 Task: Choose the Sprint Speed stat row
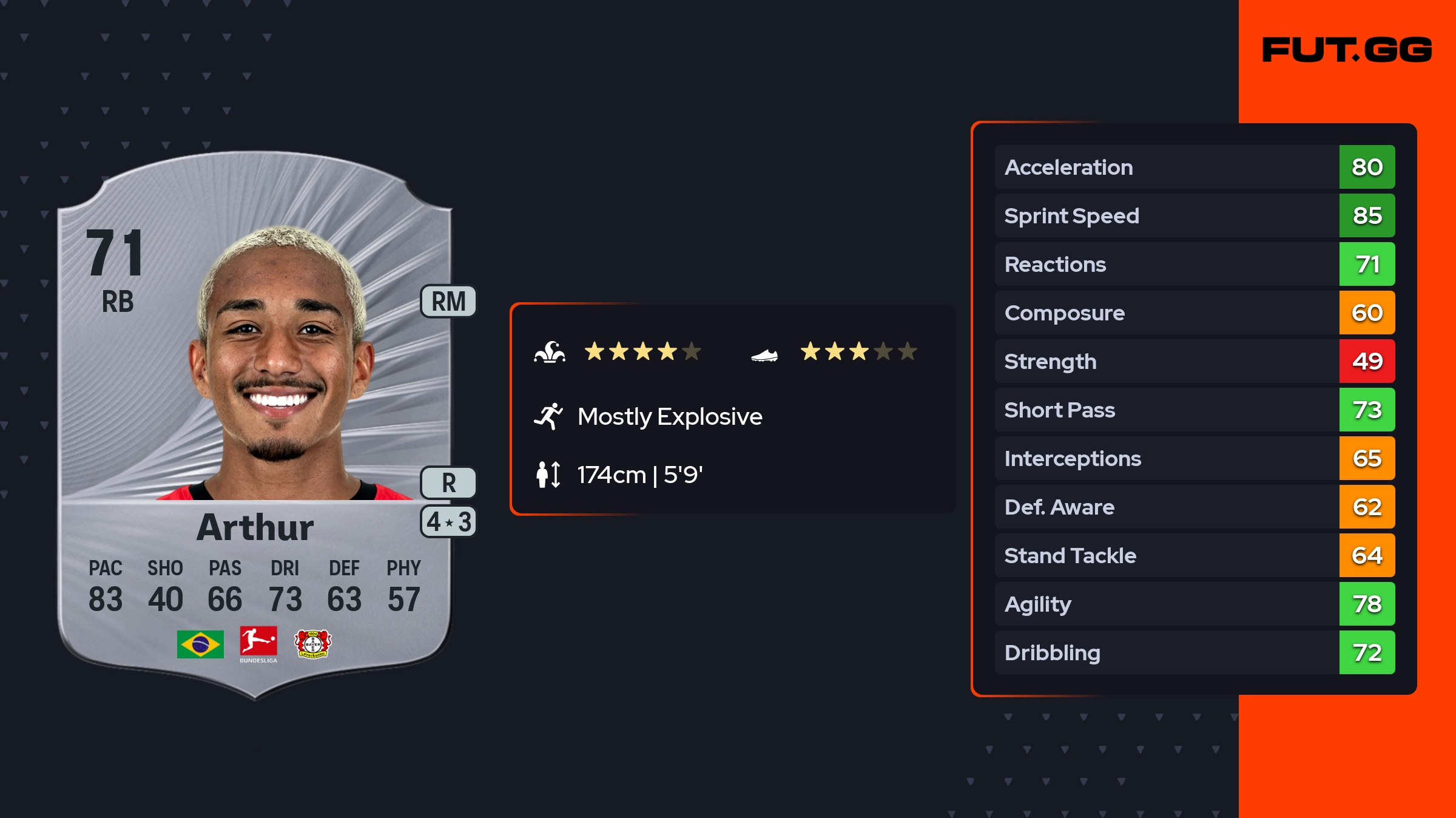pyautogui.click(x=1194, y=215)
